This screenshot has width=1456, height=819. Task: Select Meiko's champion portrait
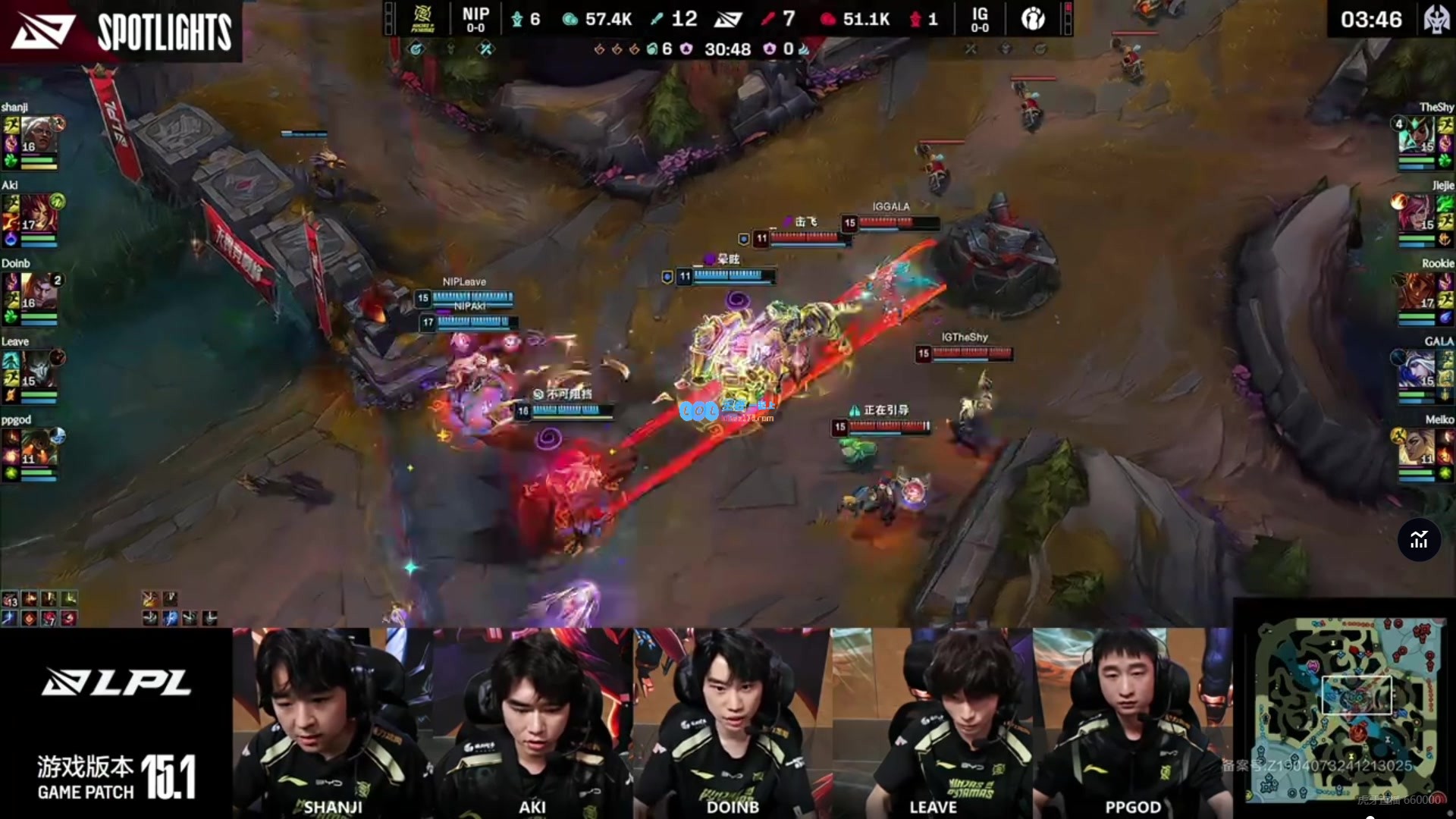[x=1417, y=447]
